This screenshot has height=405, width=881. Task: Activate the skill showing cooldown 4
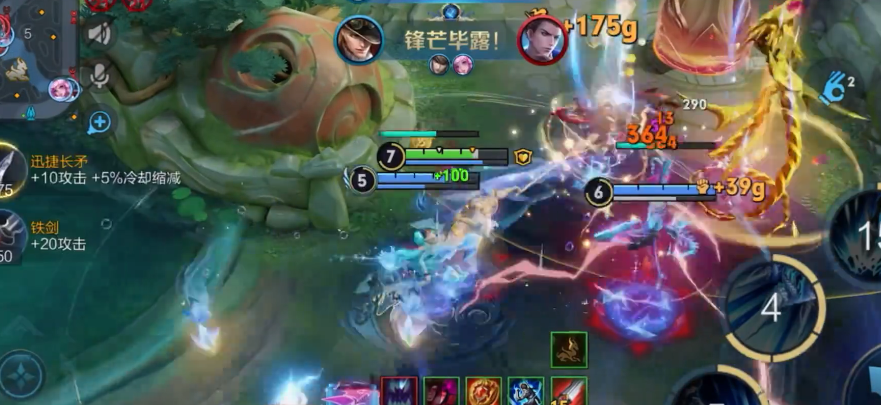770,308
